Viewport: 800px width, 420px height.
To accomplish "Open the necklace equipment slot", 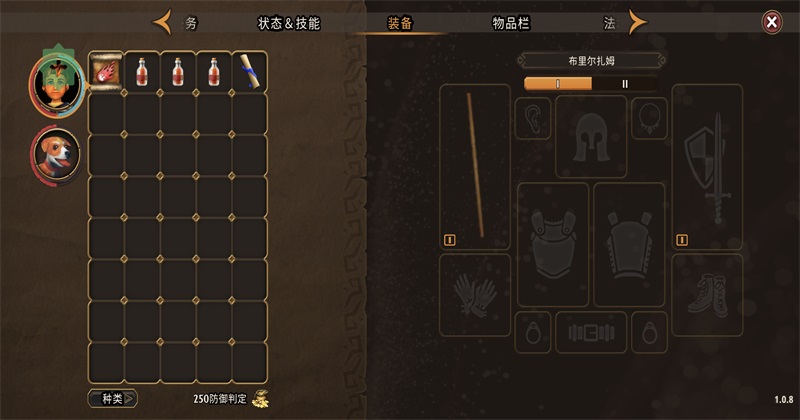I will [x=648, y=118].
